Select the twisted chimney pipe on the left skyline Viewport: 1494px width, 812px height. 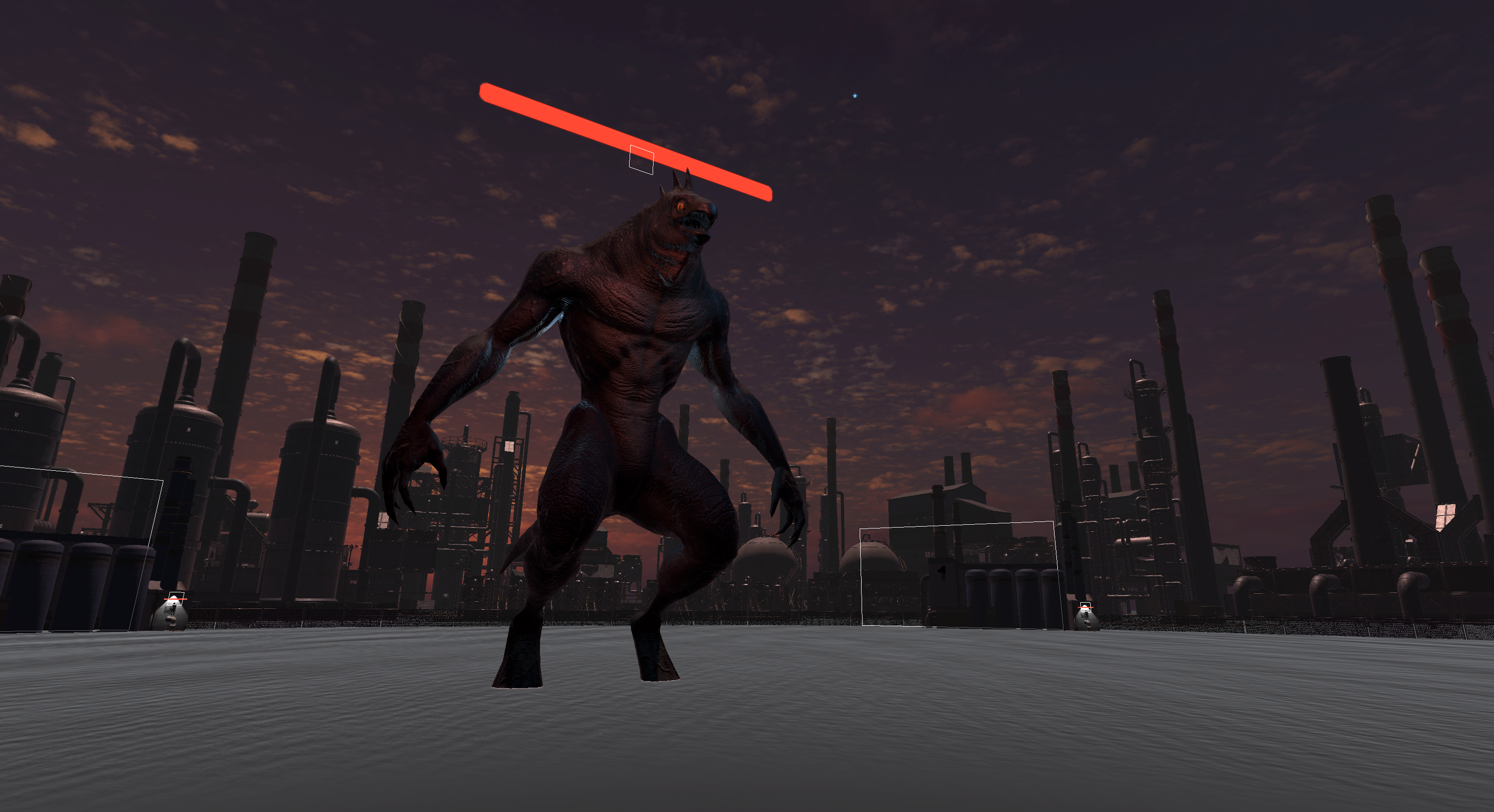point(406,348)
